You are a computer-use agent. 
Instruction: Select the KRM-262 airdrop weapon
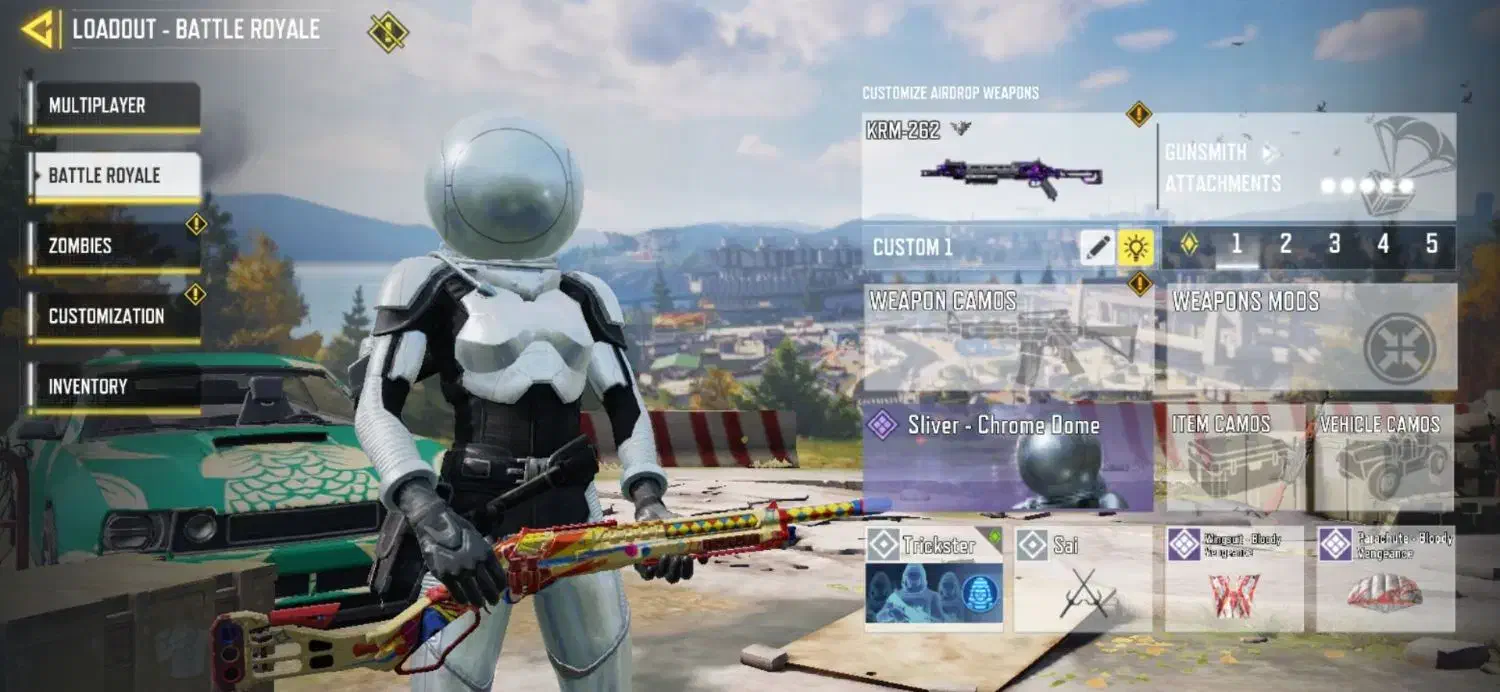point(1008,168)
